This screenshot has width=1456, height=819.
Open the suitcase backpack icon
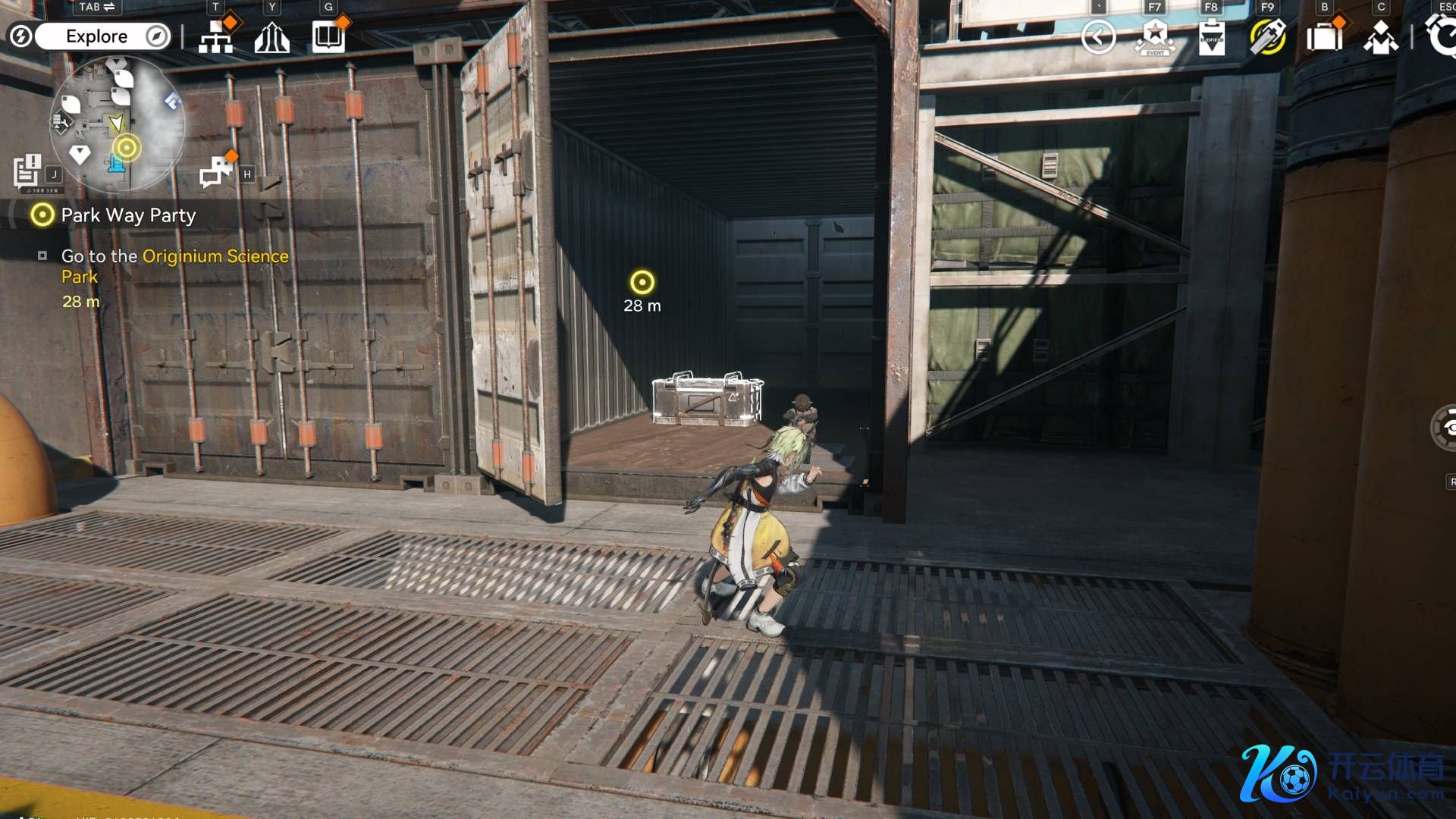(1324, 36)
